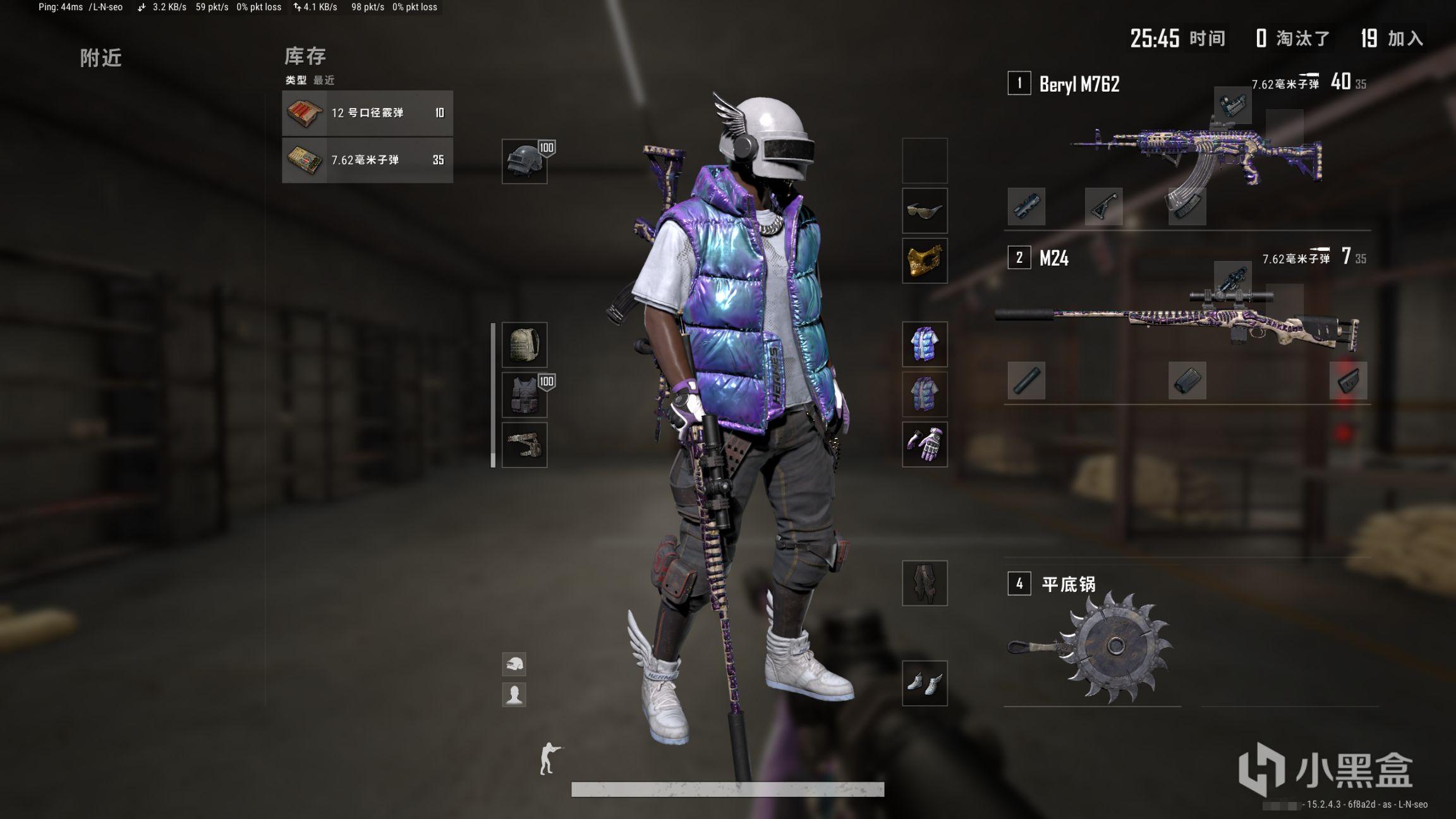Sort inventory by 类型 (type)

[x=296, y=80]
